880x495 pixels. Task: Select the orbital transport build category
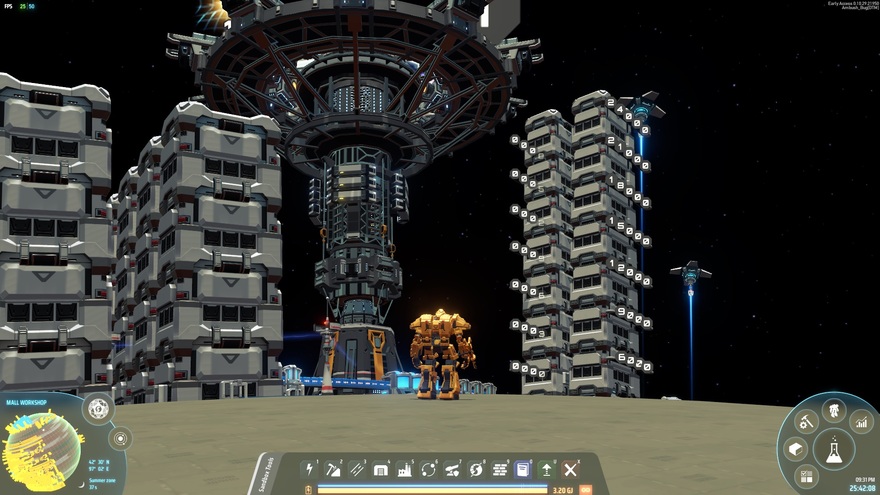(429, 469)
